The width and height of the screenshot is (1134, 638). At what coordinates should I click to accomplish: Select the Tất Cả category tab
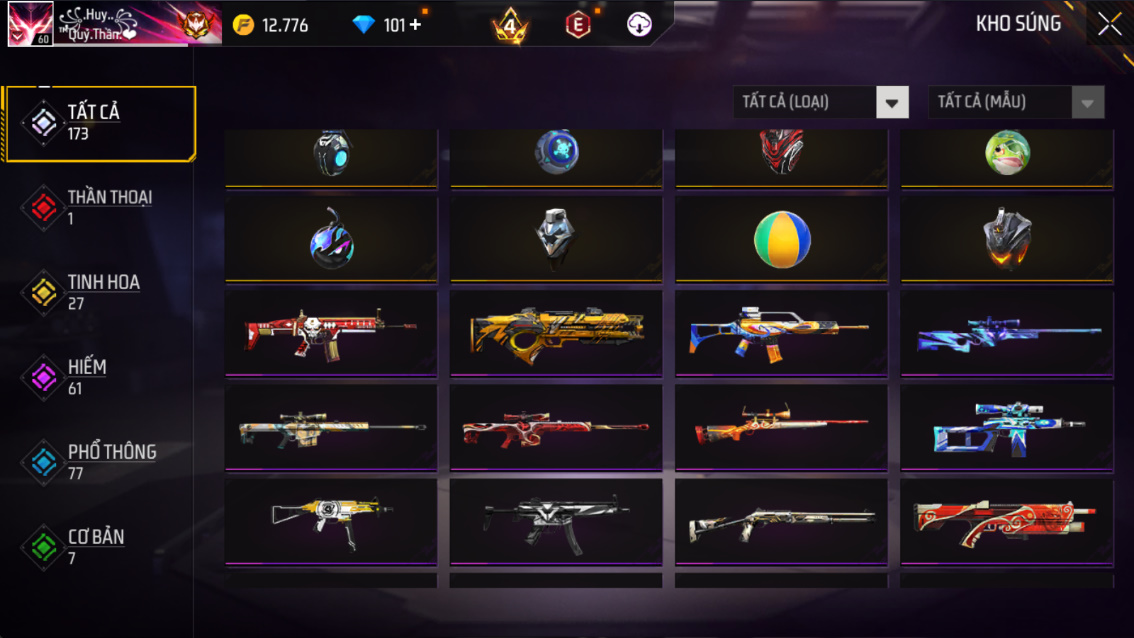point(98,123)
